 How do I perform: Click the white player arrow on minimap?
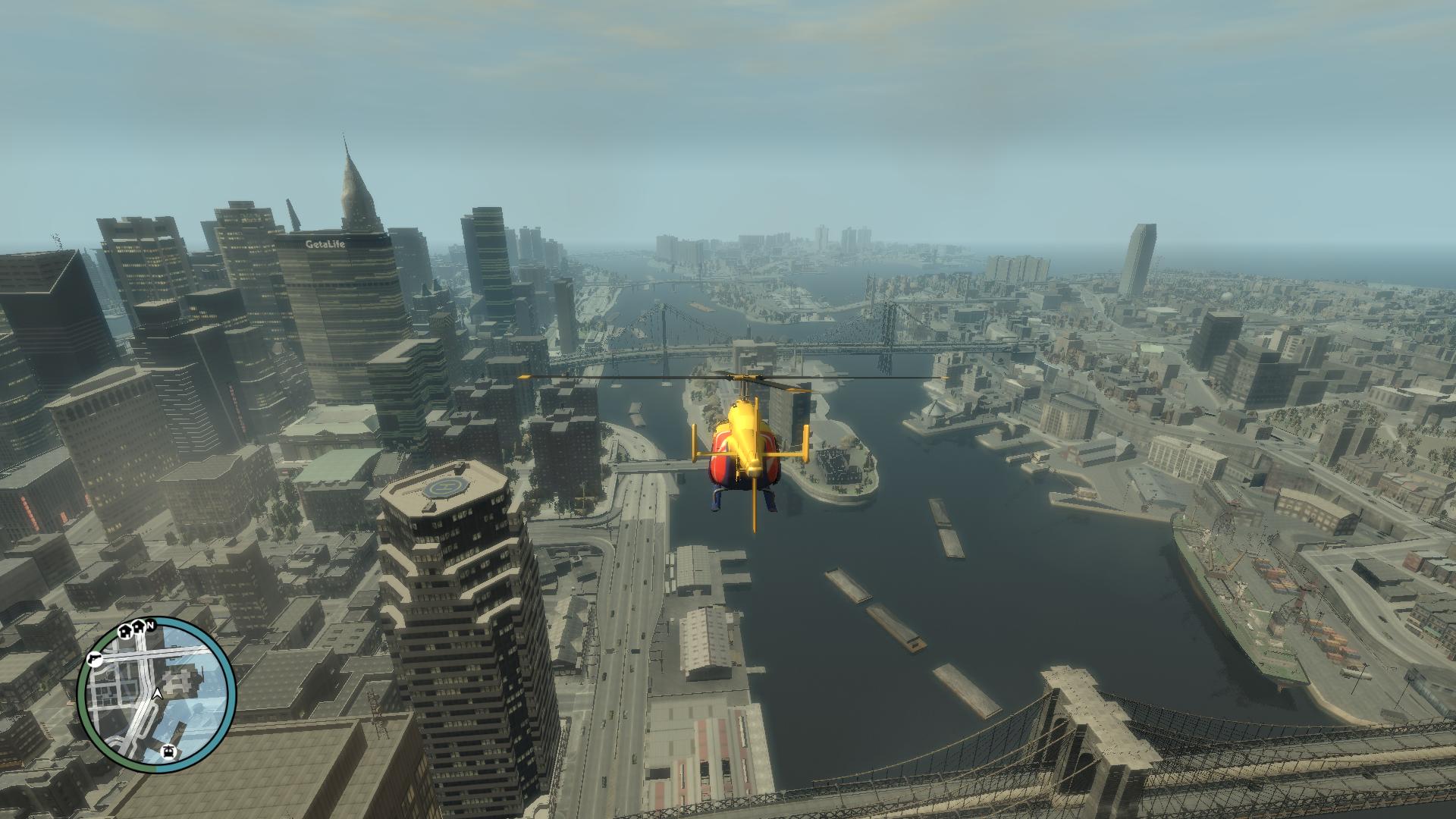157,693
